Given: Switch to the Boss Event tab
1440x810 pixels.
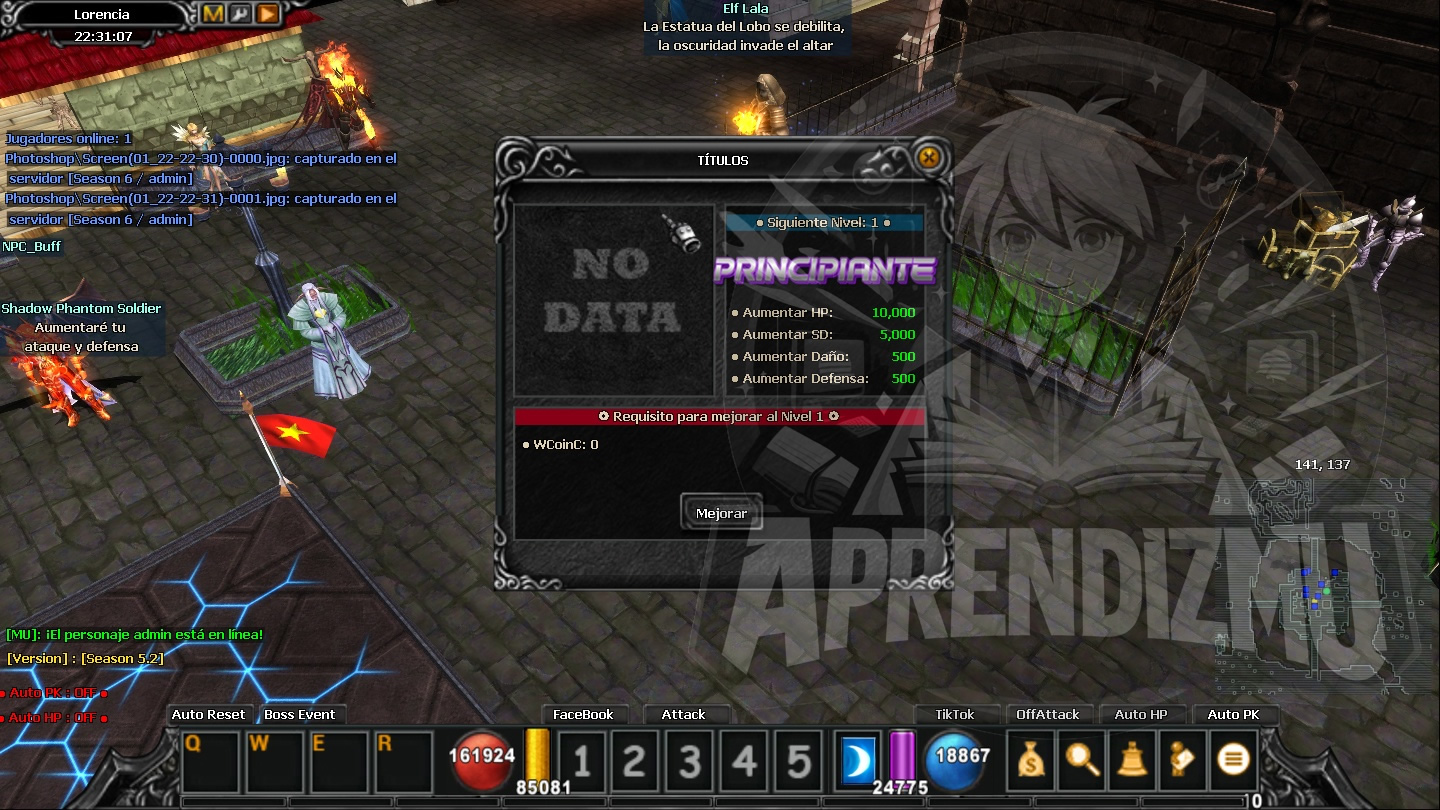Looking at the screenshot, I should tap(302, 714).
